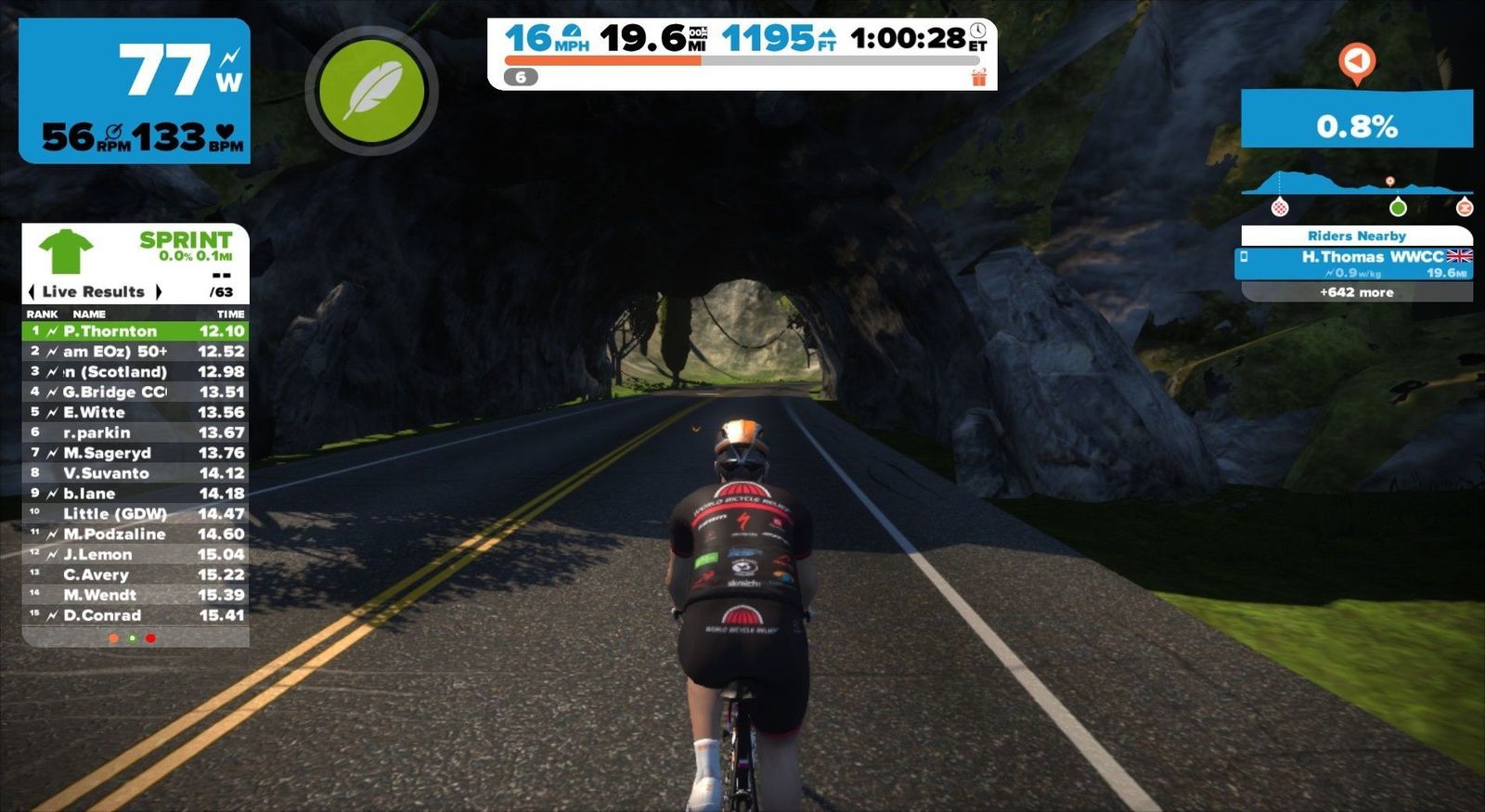Click the orange turnaround arrow marker
The height and width of the screenshot is (812, 1485).
coord(1357,62)
